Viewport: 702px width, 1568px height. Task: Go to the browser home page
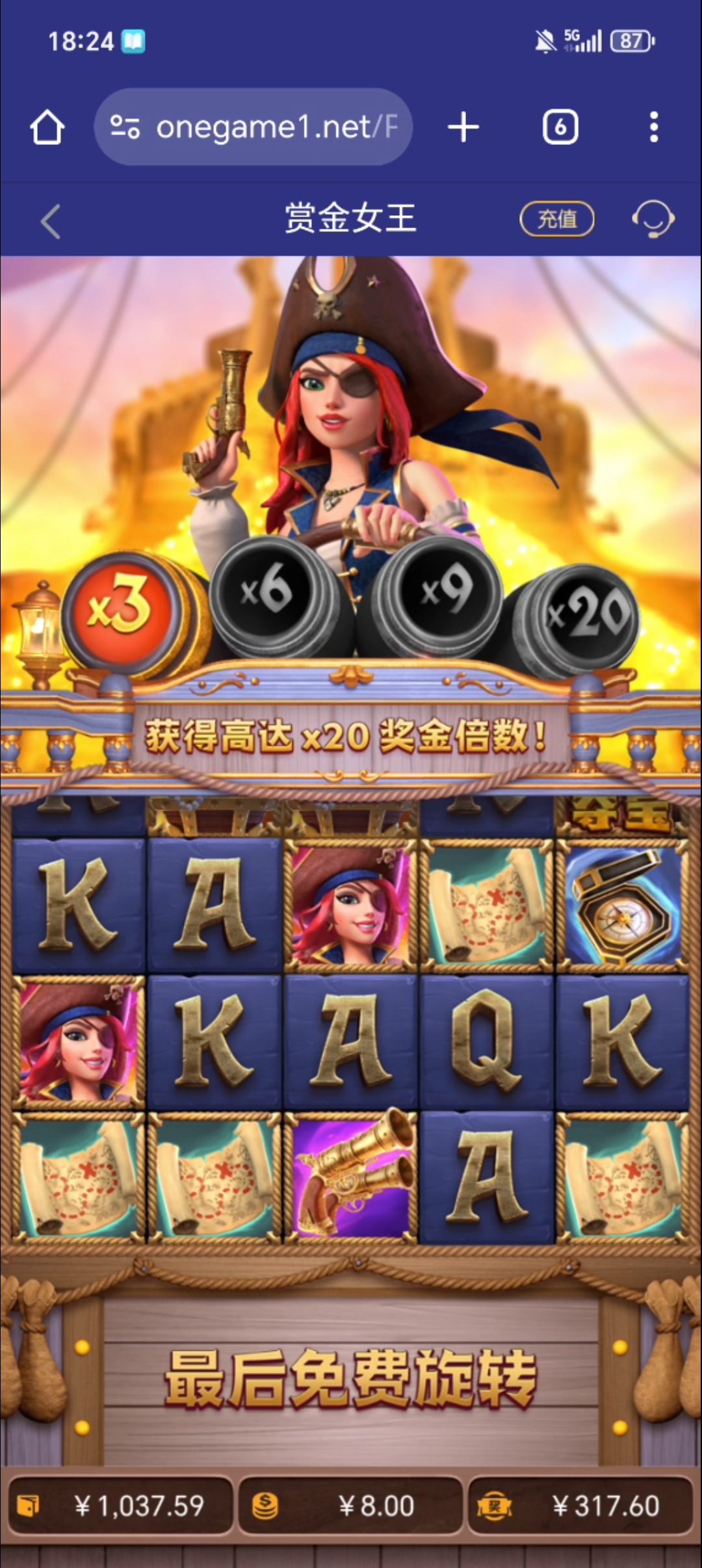coord(47,127)
